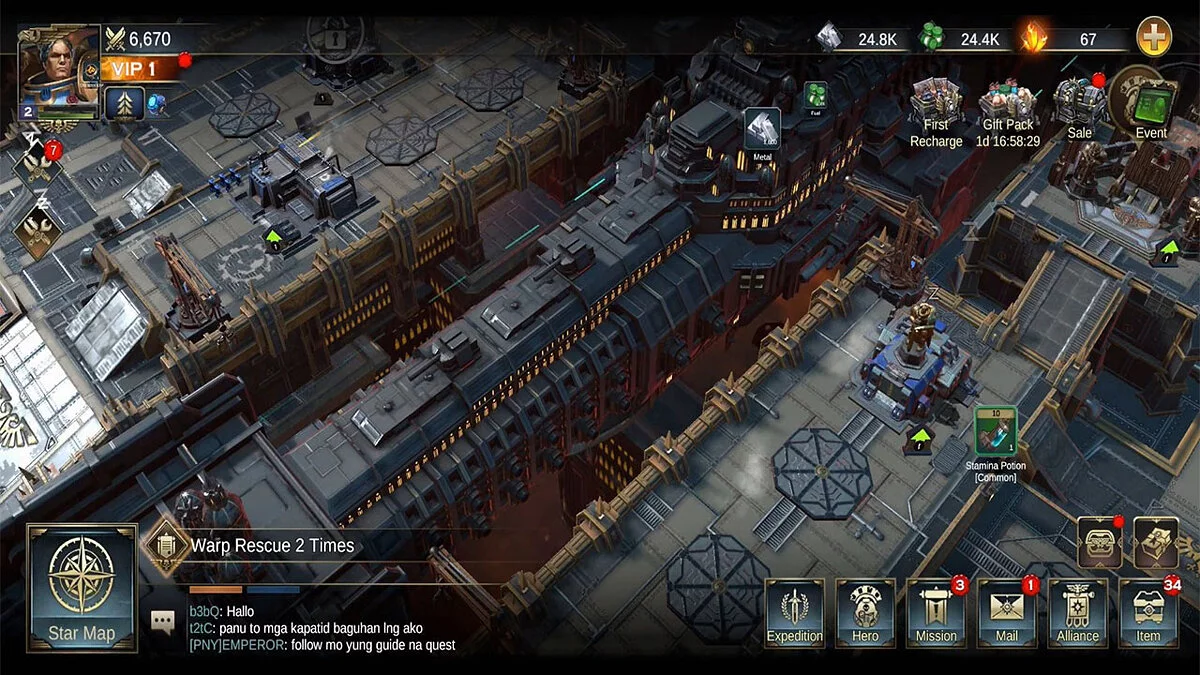Tap the gold plus button to add currency

tap(1154, 38)
